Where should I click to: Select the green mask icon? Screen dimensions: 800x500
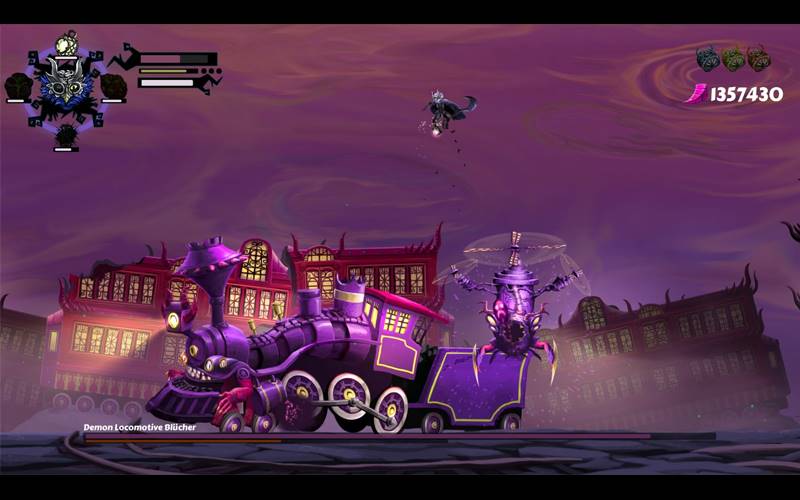click(x=733, y=58)
